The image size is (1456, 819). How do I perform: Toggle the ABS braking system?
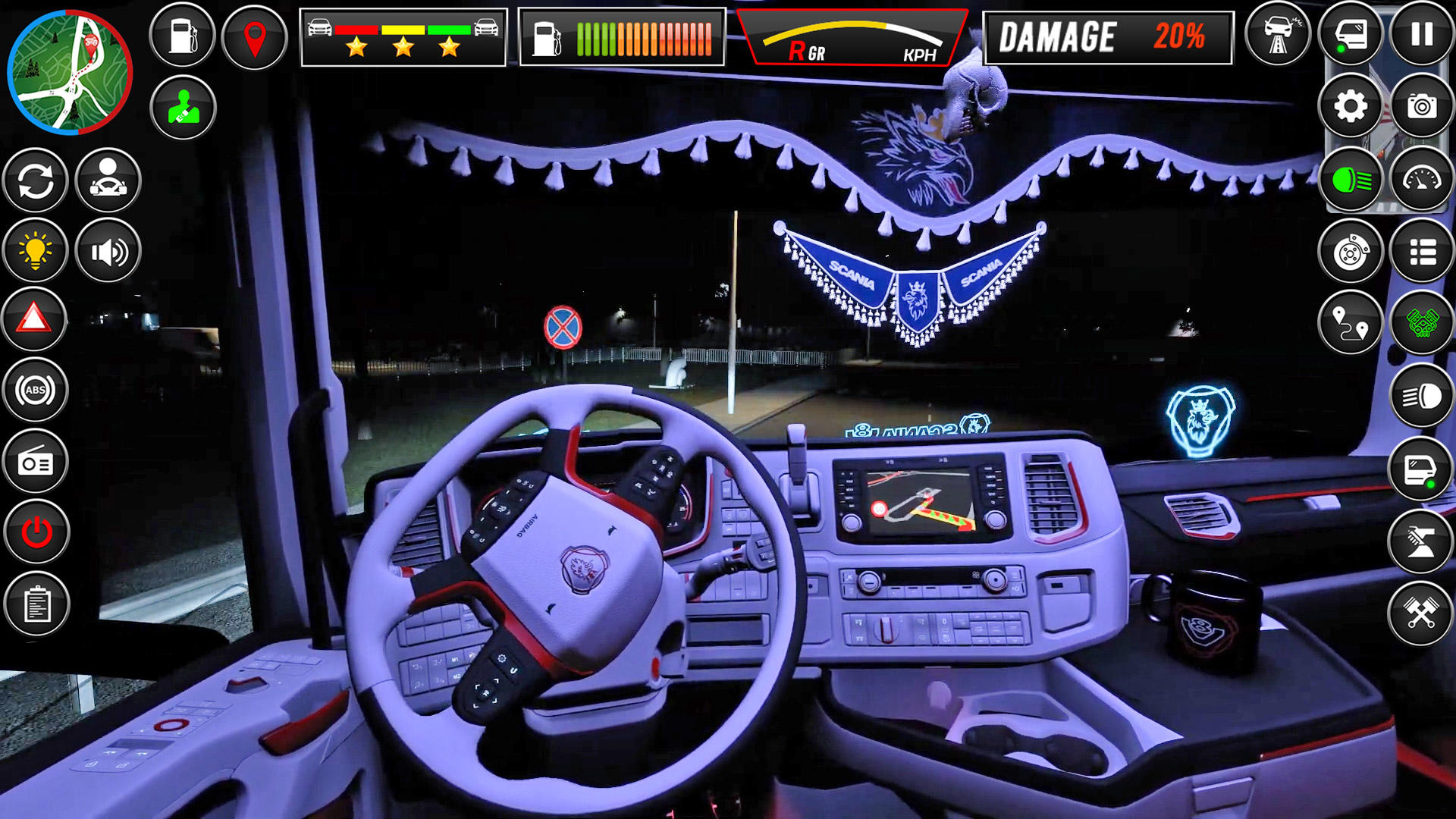tap(35, 390)
